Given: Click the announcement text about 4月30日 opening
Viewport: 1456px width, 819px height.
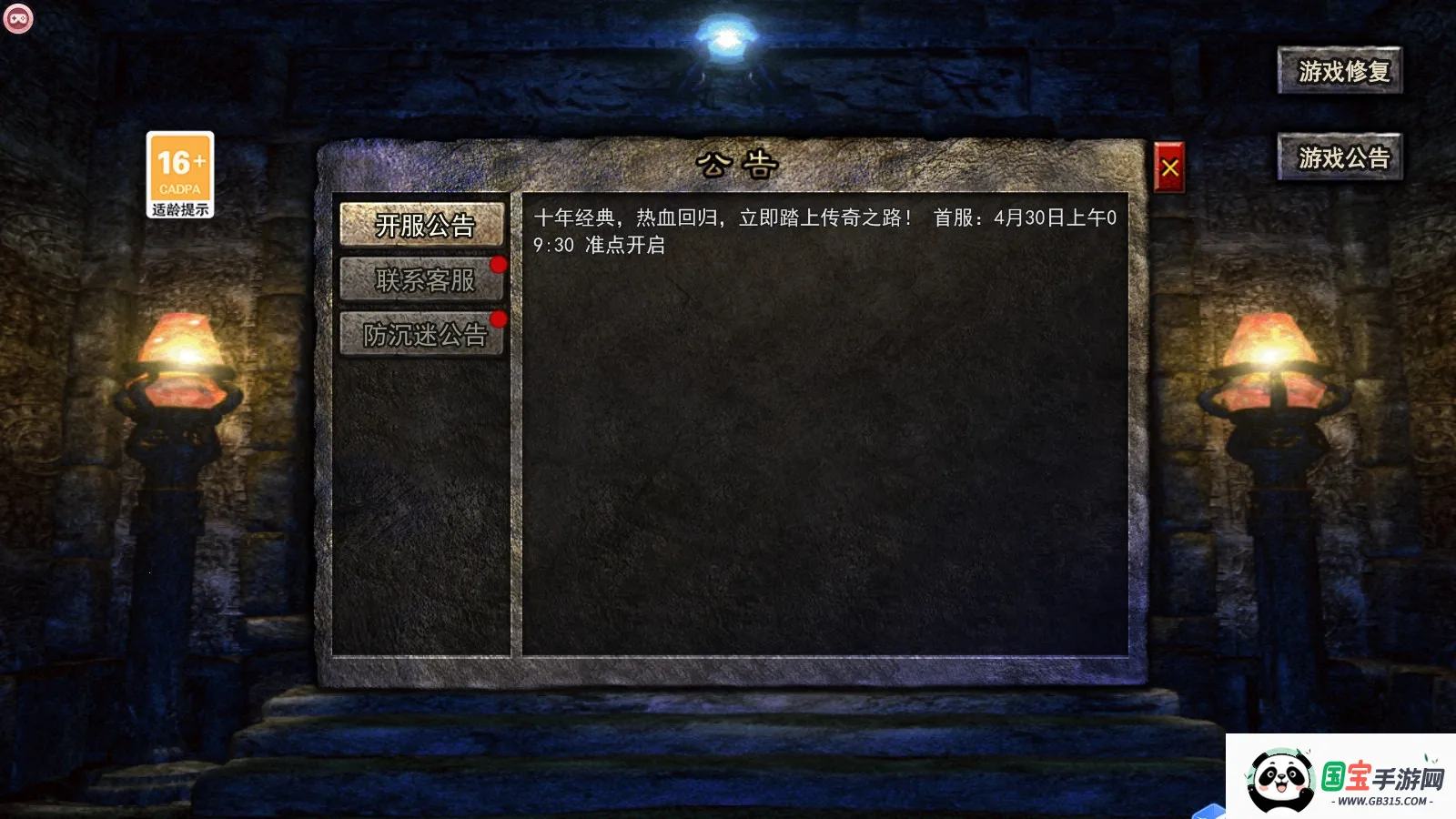Looking at the screenshot, I should click(x=819, y=232).
